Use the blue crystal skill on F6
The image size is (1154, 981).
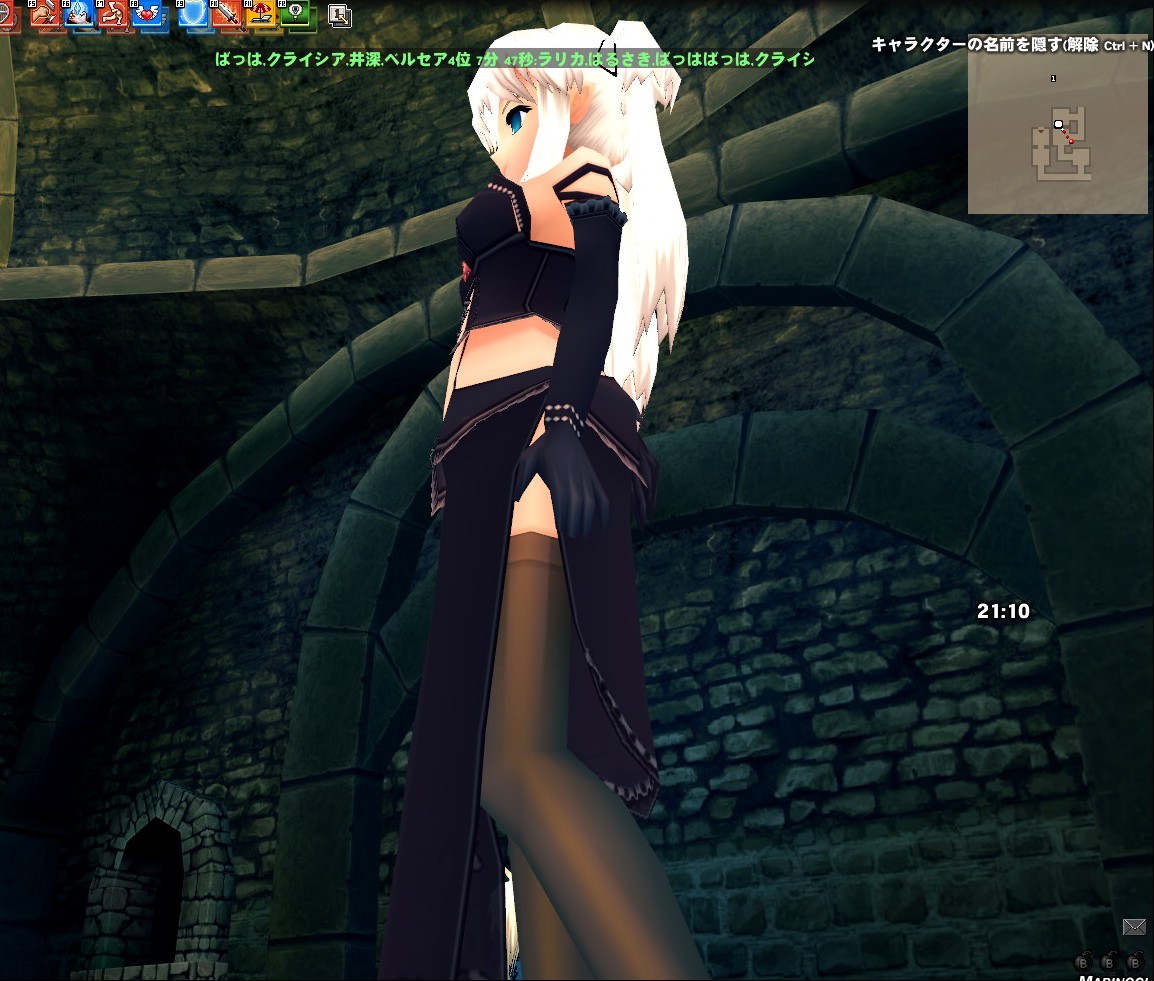80,14
